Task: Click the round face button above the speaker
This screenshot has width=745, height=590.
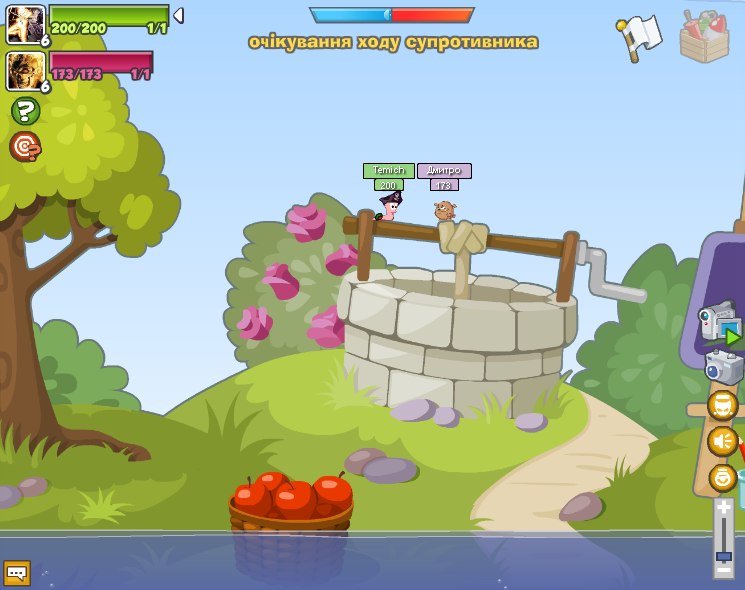Action: click(x=722, y=405)
